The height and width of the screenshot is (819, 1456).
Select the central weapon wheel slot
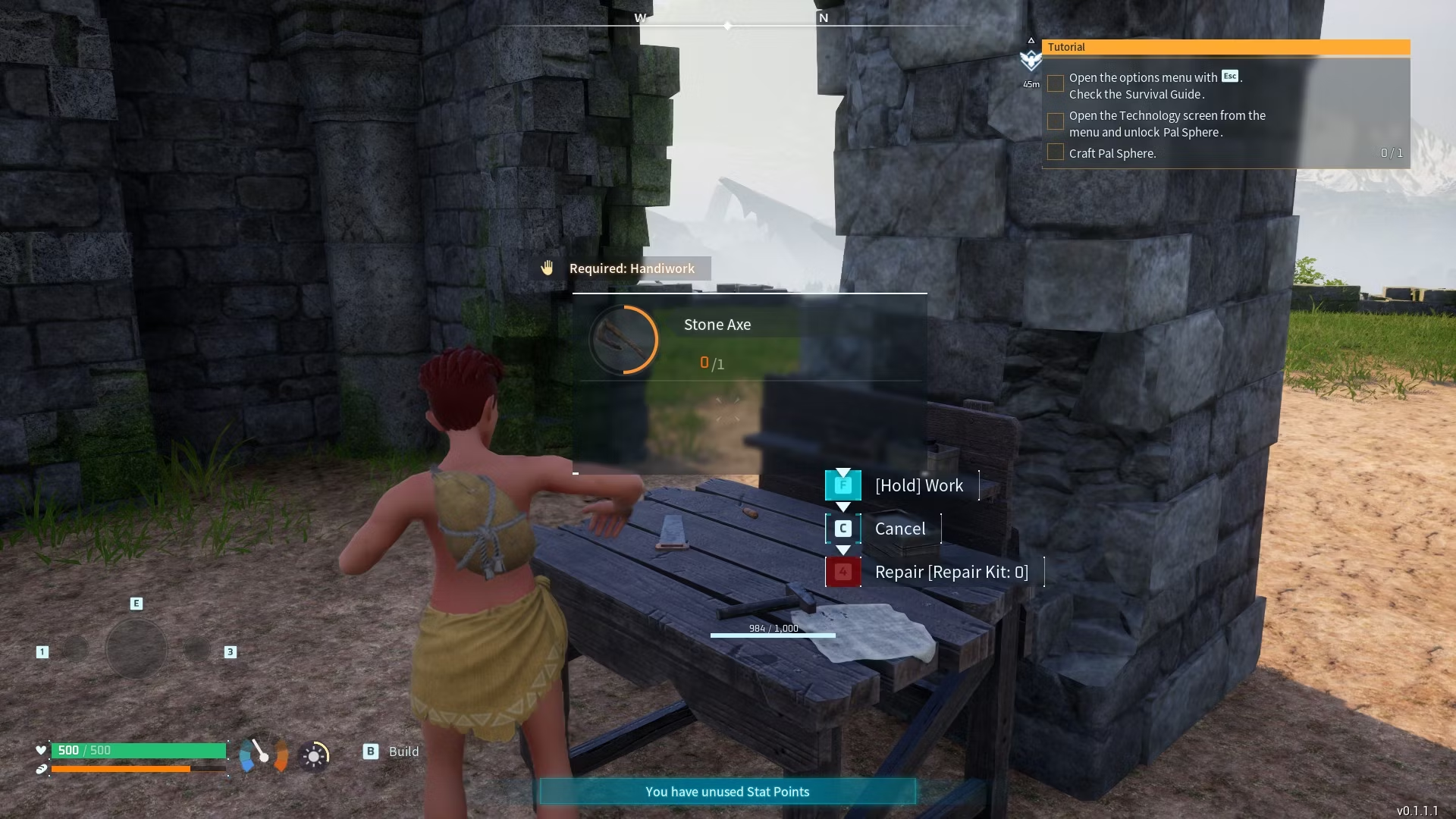click(x=136, y=649)
